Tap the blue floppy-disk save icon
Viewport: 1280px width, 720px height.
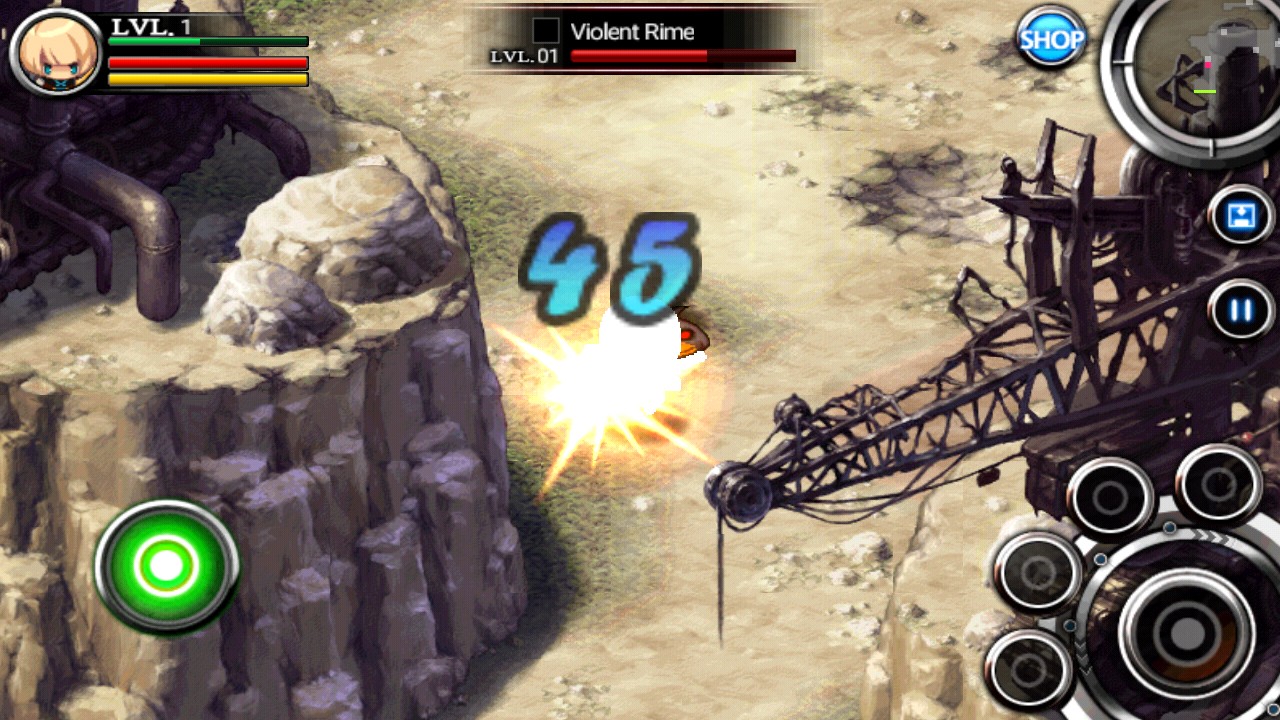(x=1240, y=216)
